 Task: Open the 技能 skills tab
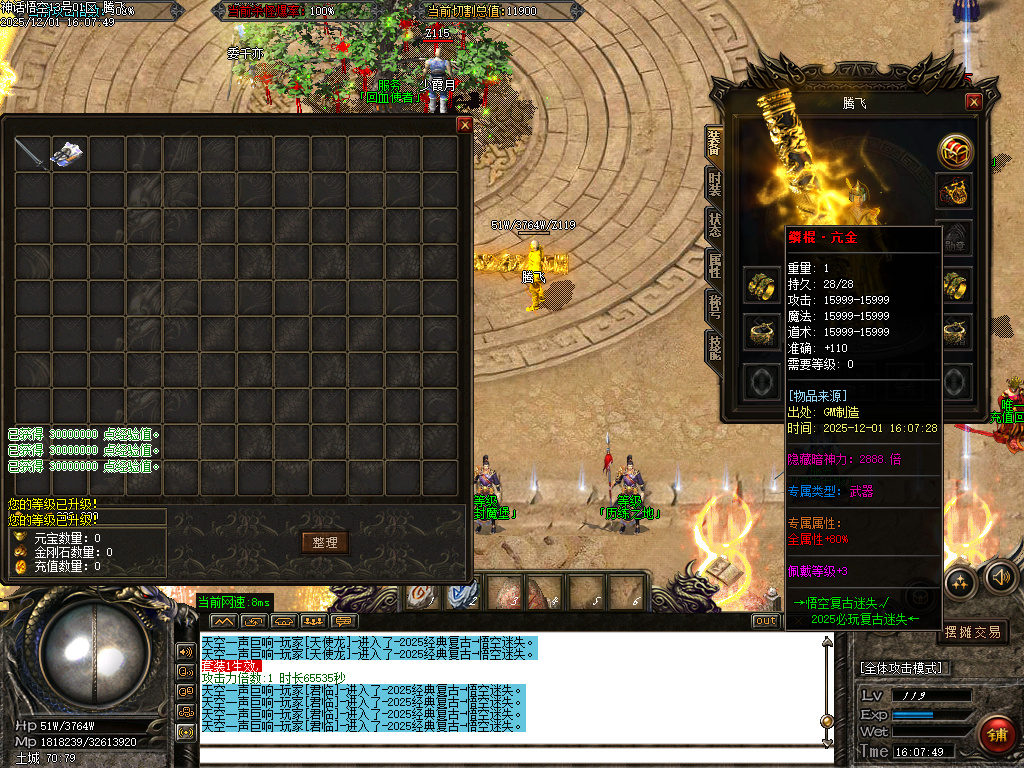pos(715,347)
